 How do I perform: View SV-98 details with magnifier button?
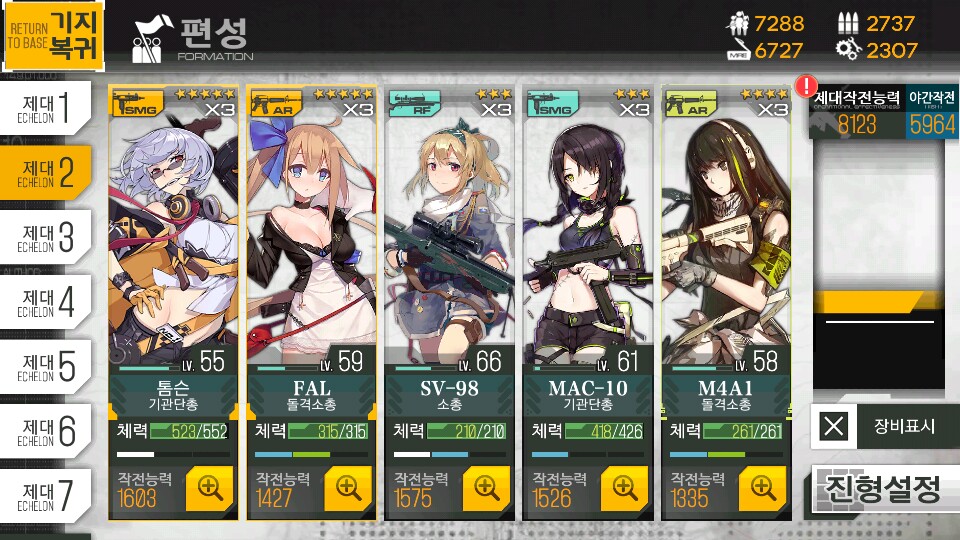(486, 488)
